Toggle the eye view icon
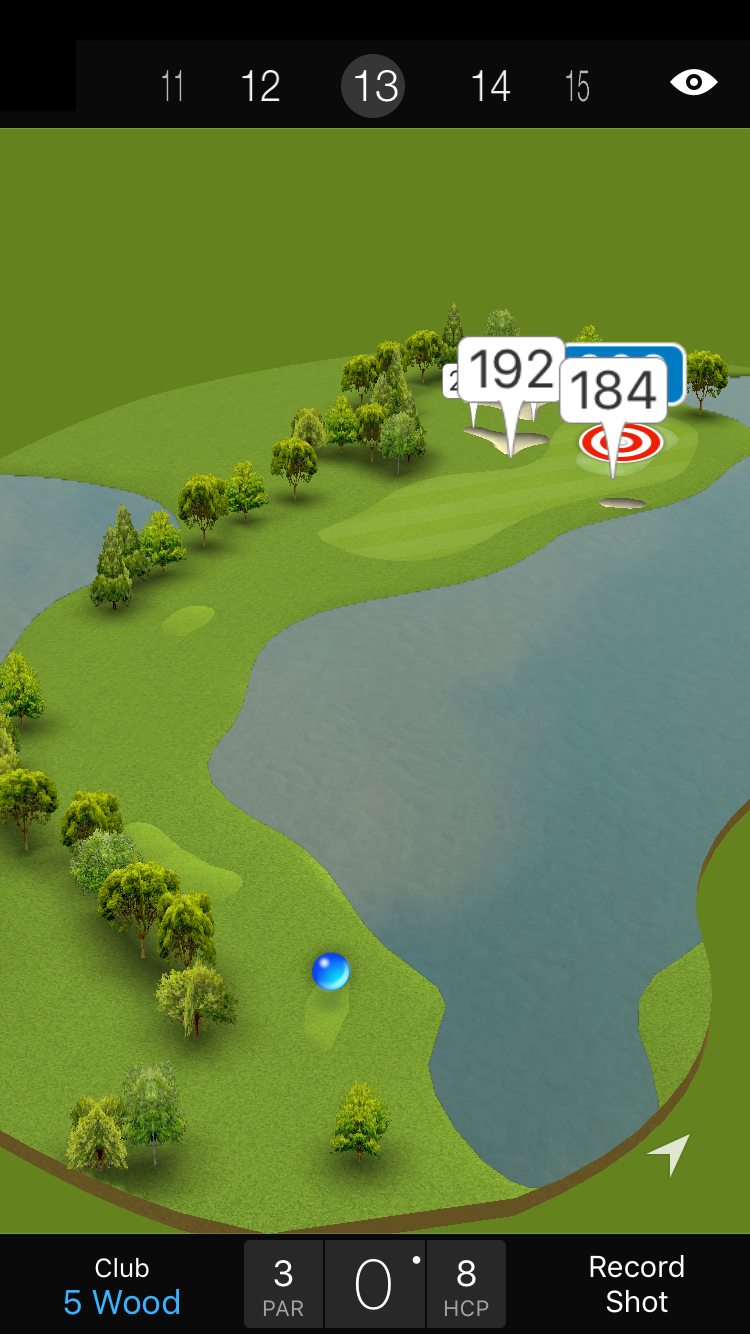750x1334 pixels. coord(693,82)
